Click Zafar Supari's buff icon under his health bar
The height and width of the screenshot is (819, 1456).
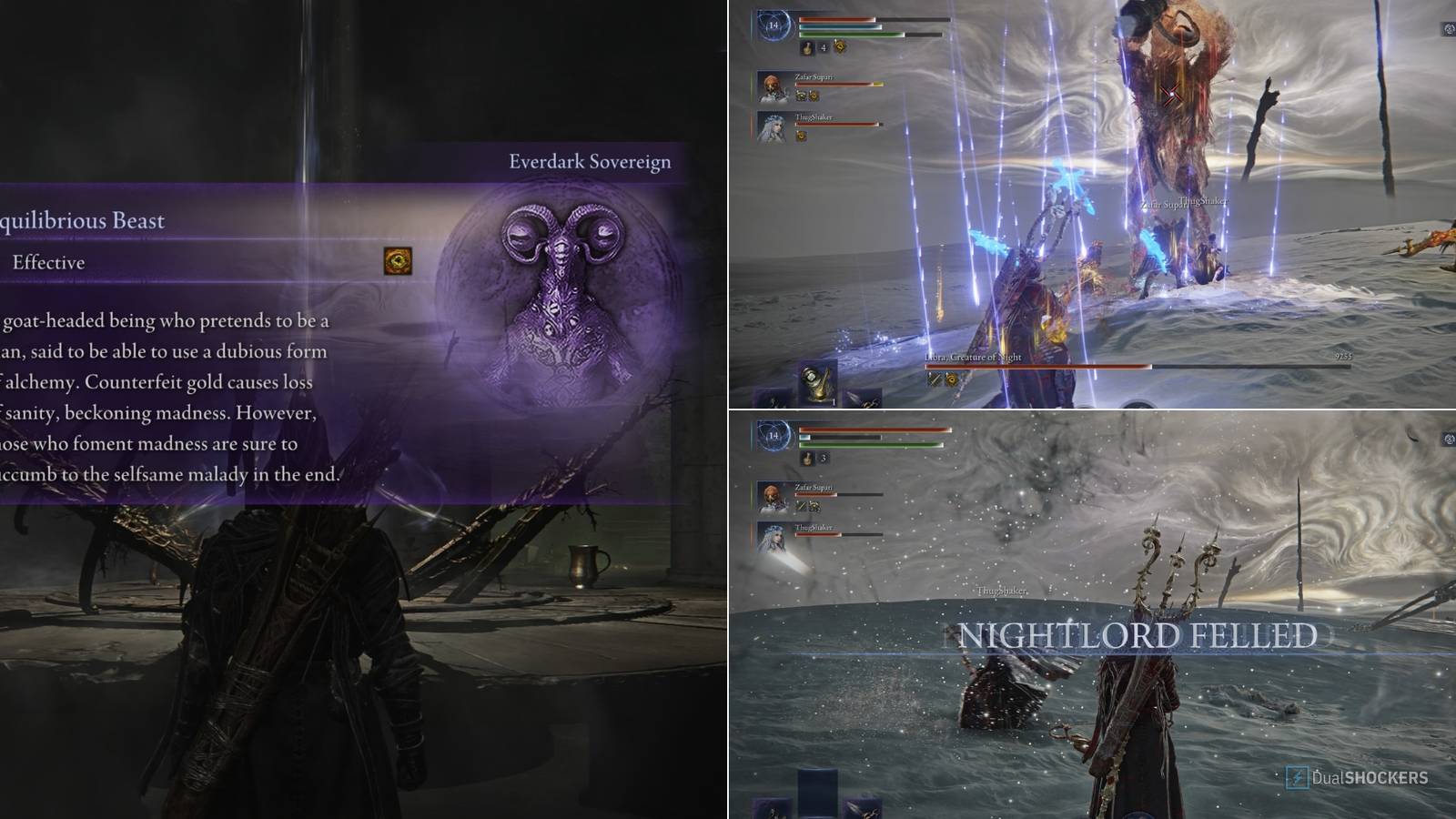click(x=802, y=96)
